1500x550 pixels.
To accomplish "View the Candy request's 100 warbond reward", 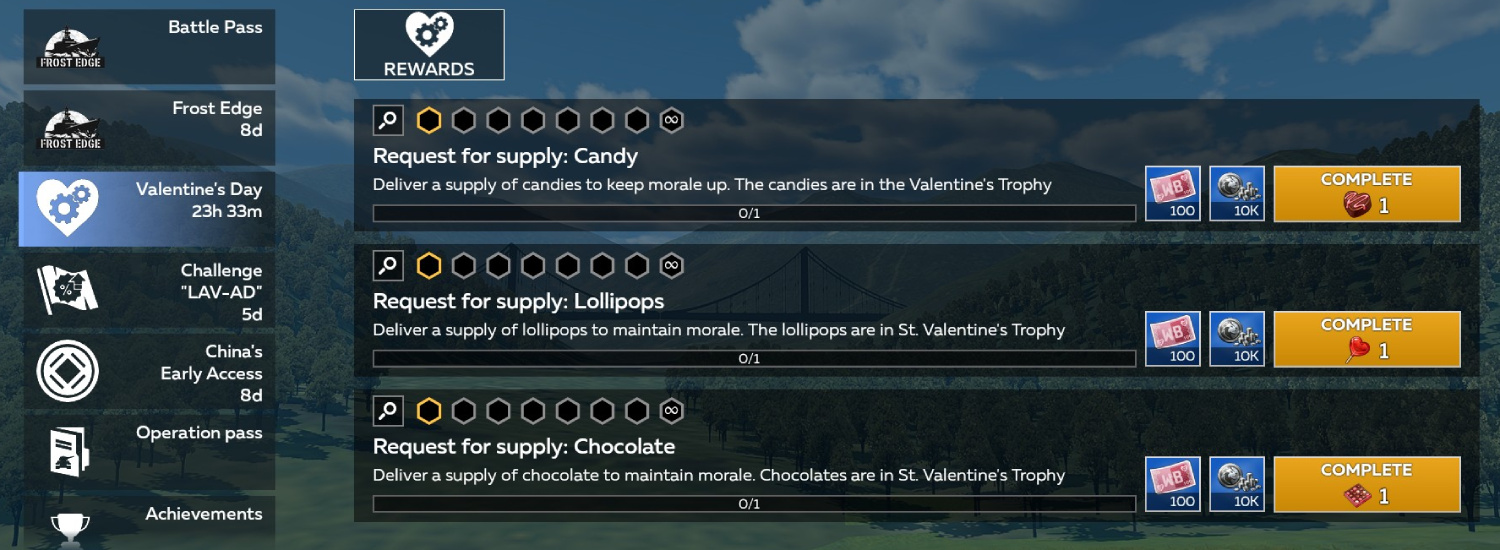I will click(x=1173, y=193).
